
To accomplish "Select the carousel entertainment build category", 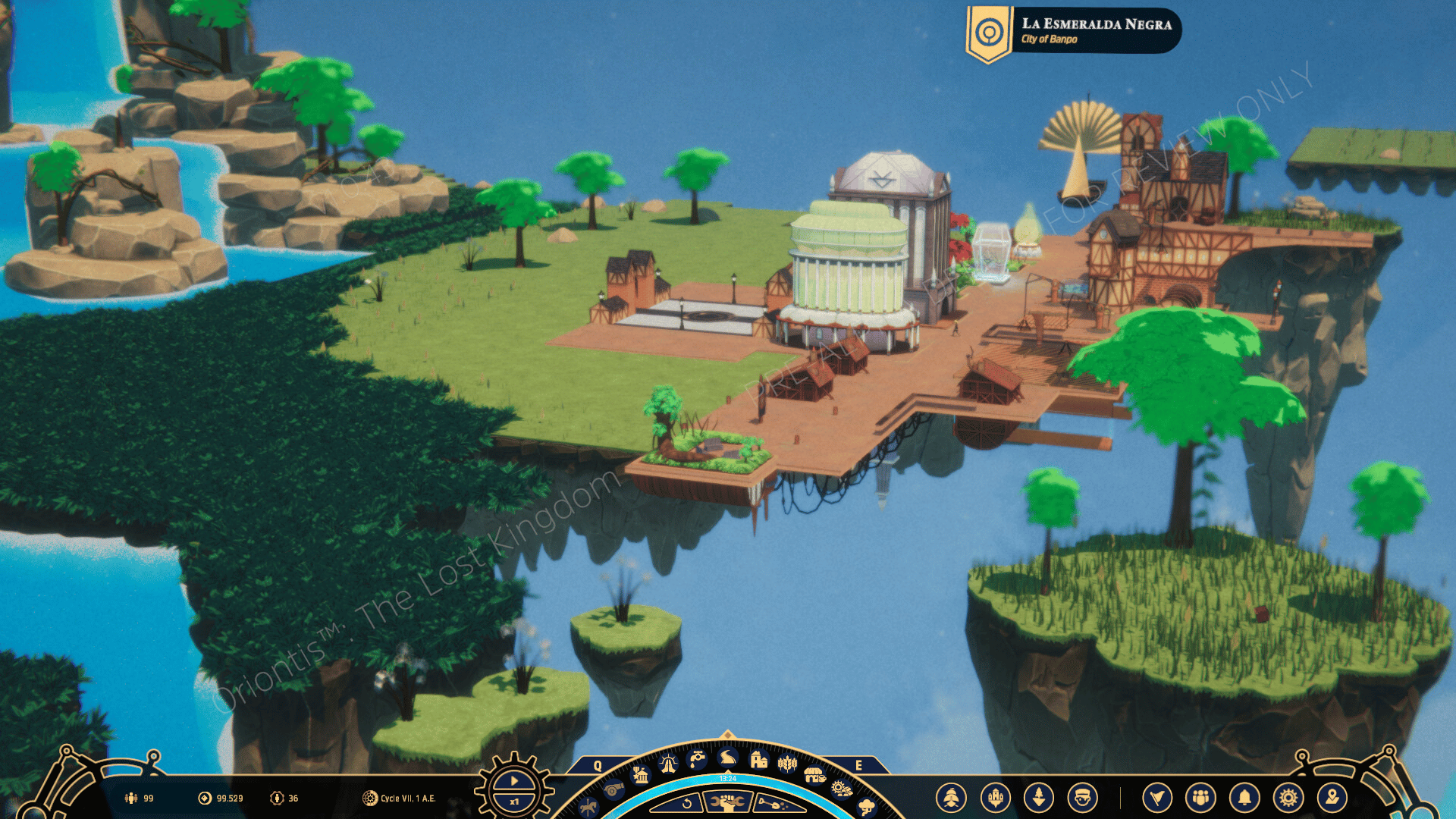I will [x=588, y=808].
